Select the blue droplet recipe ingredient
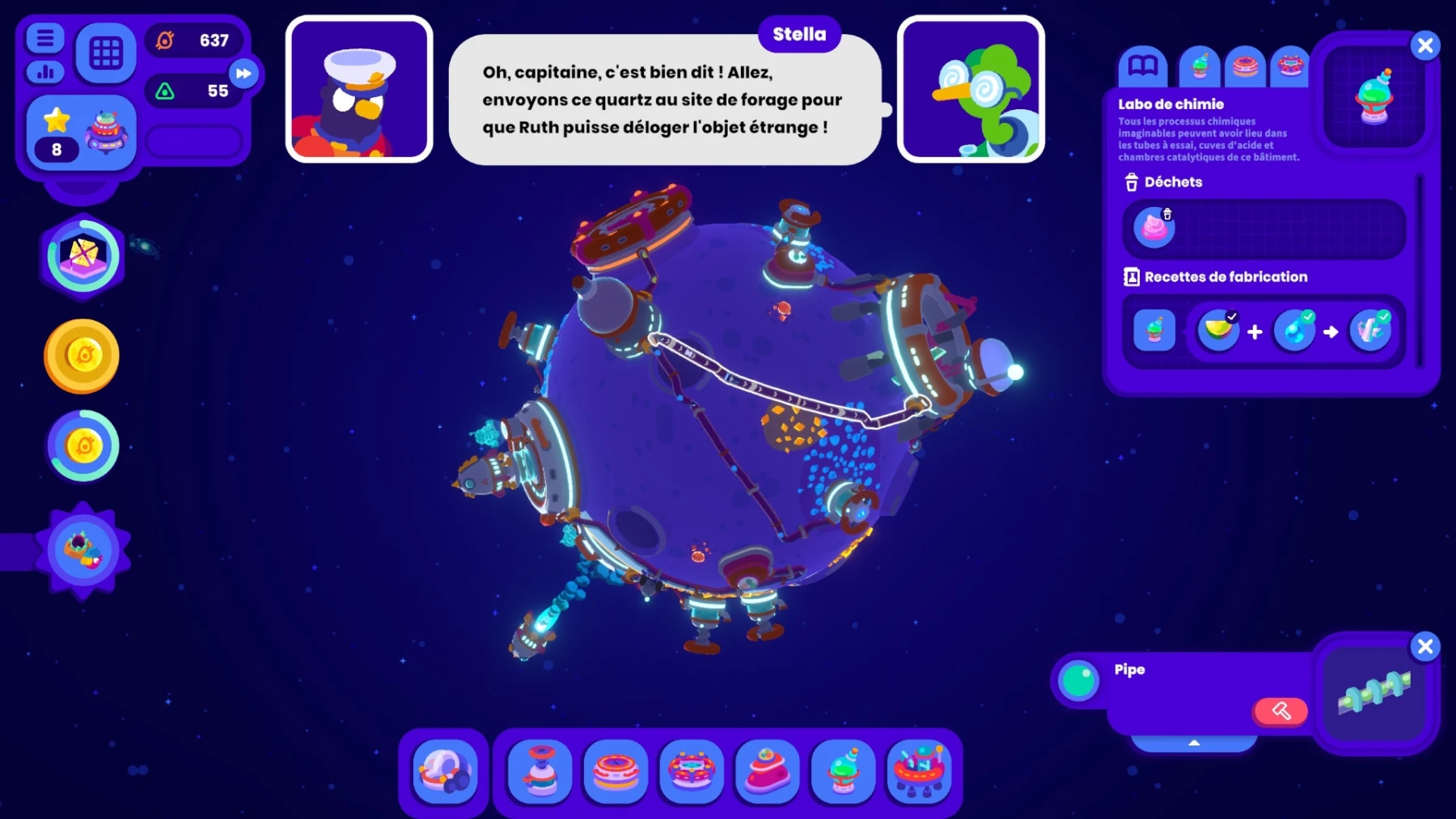Viewport: 1456px width, 819px height. 1294,331
